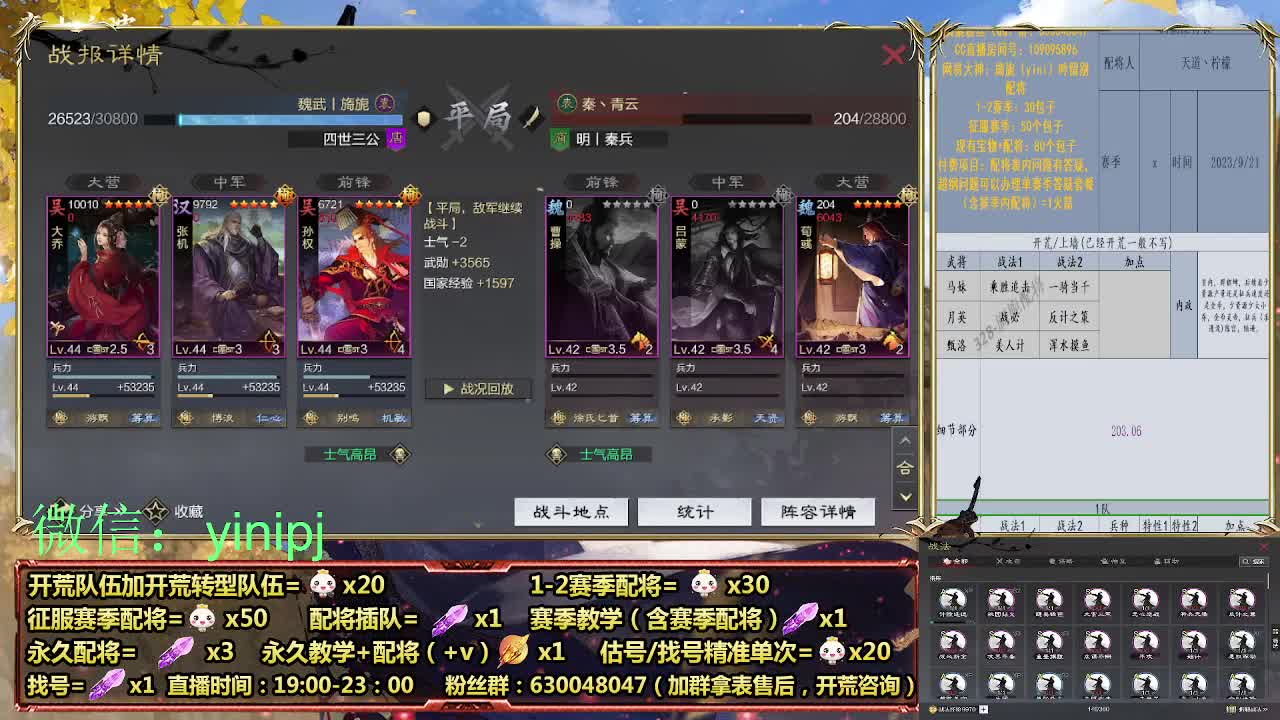Viewport: 1280px width, 720px height.
Task: Click the 战斗地点 button
Action: coord(570,511)
